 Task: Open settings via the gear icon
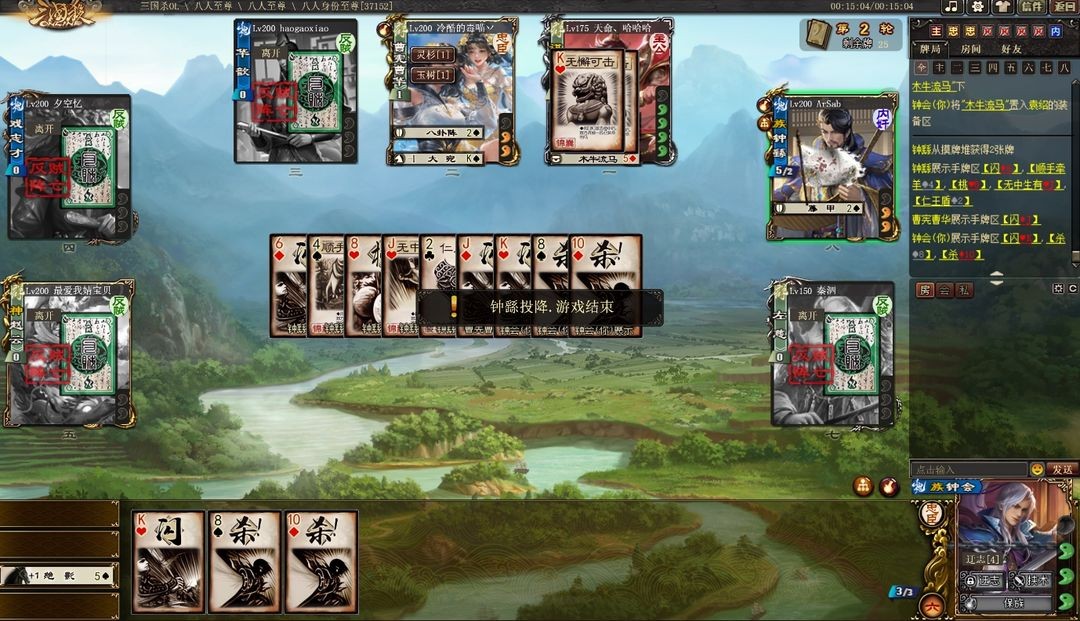[x=977, y=7]
